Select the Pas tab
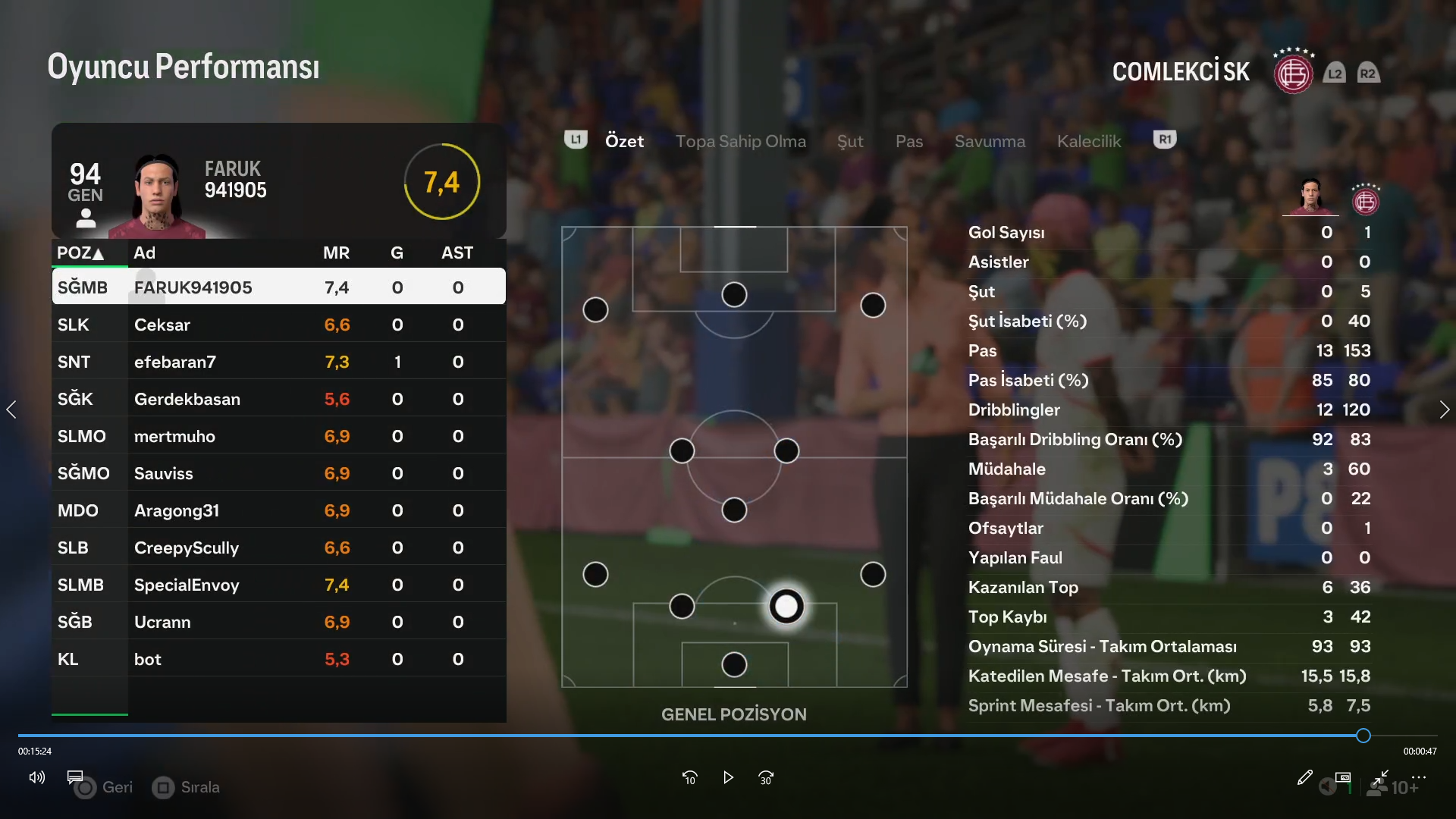The image size is (1456, 819). click(908, 141)
